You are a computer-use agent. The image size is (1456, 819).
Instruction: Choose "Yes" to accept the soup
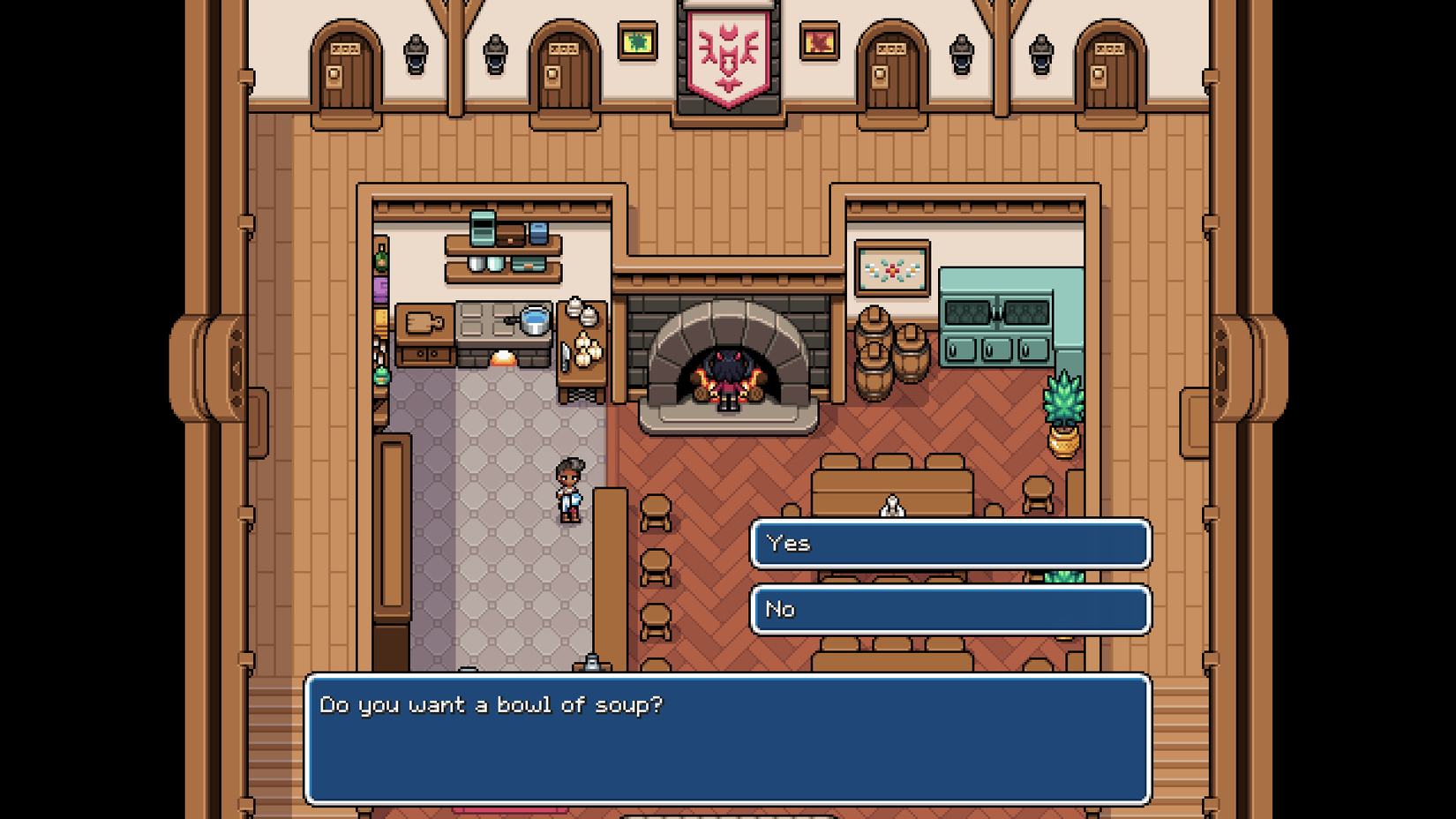tap(949, 544)
